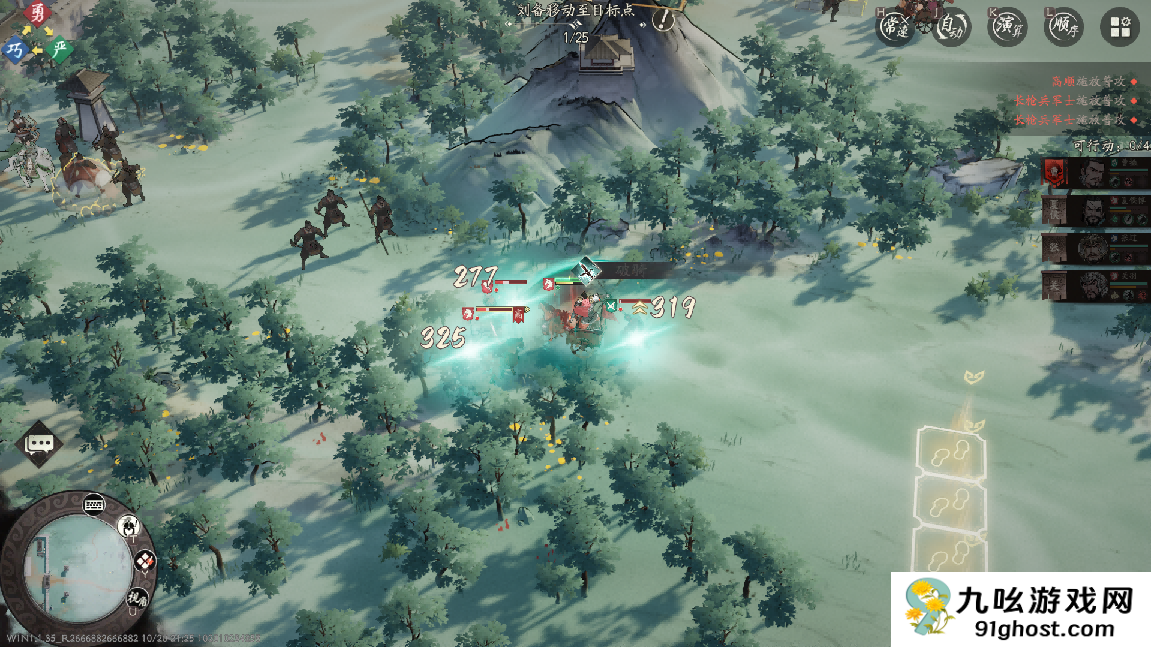Image resolution: width=1151 pixels, height=647 pixels.
Task: Click the red-white diamond icon beside minimap
Action: pyautogui.click(x=145, y=562)
